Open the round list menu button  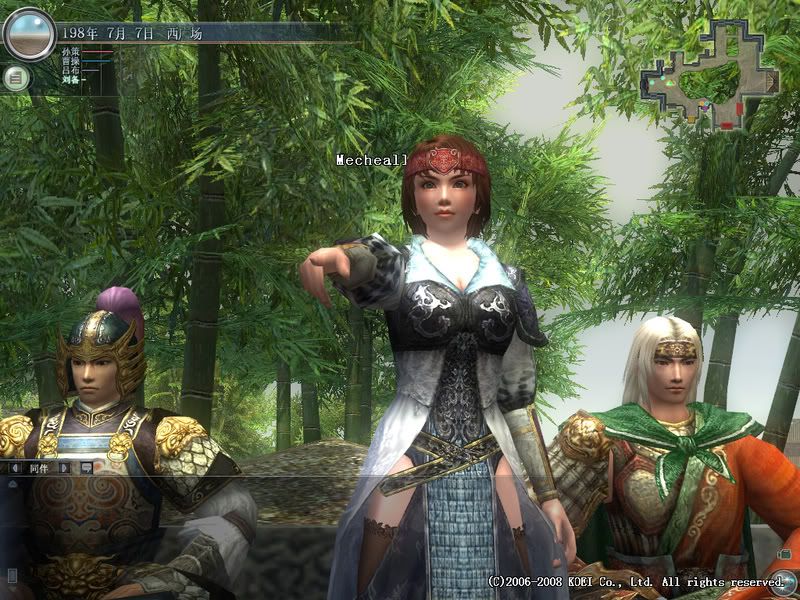(15, 77)
